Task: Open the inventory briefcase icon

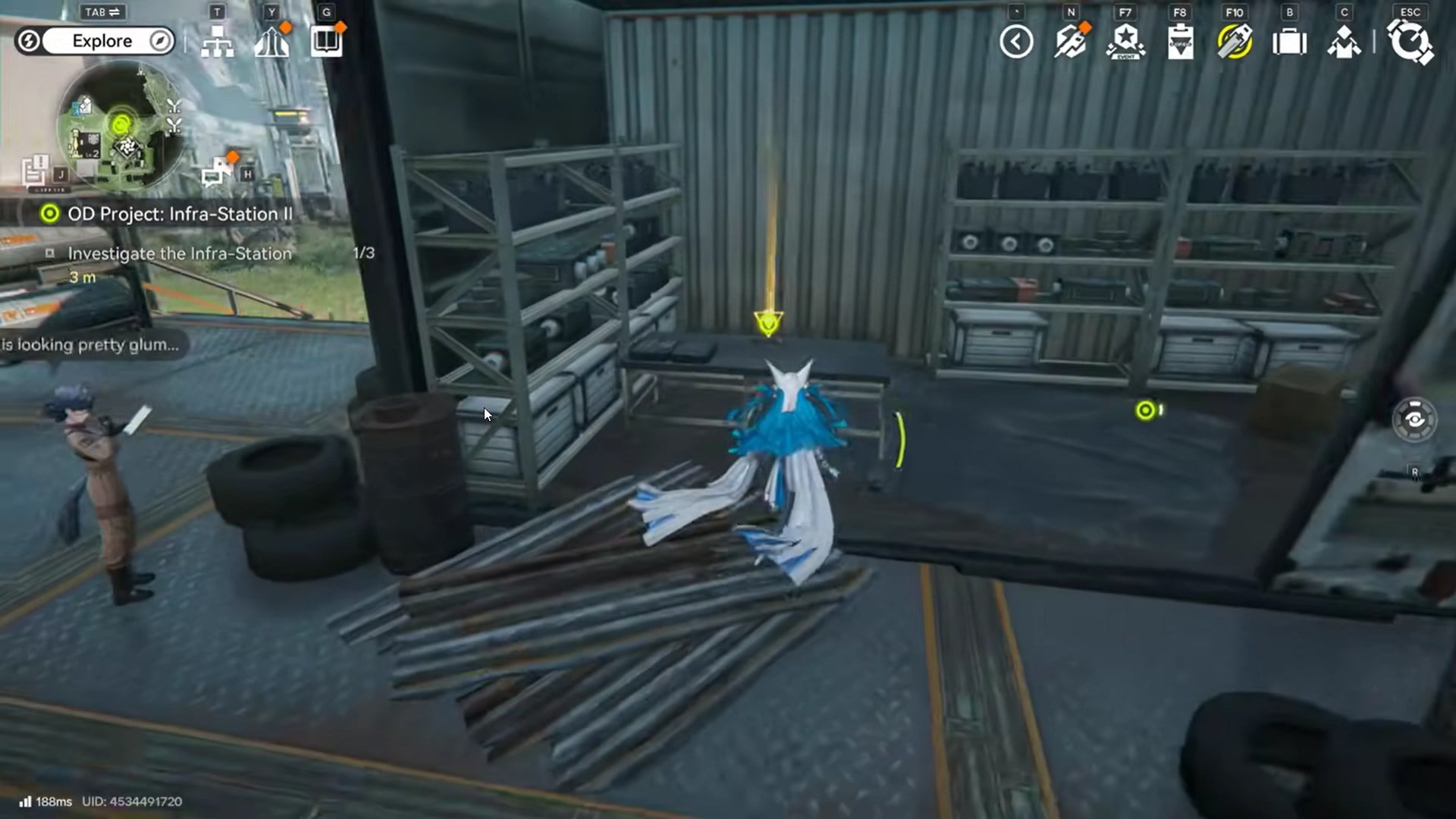Action: click(x=1290, y=43)
